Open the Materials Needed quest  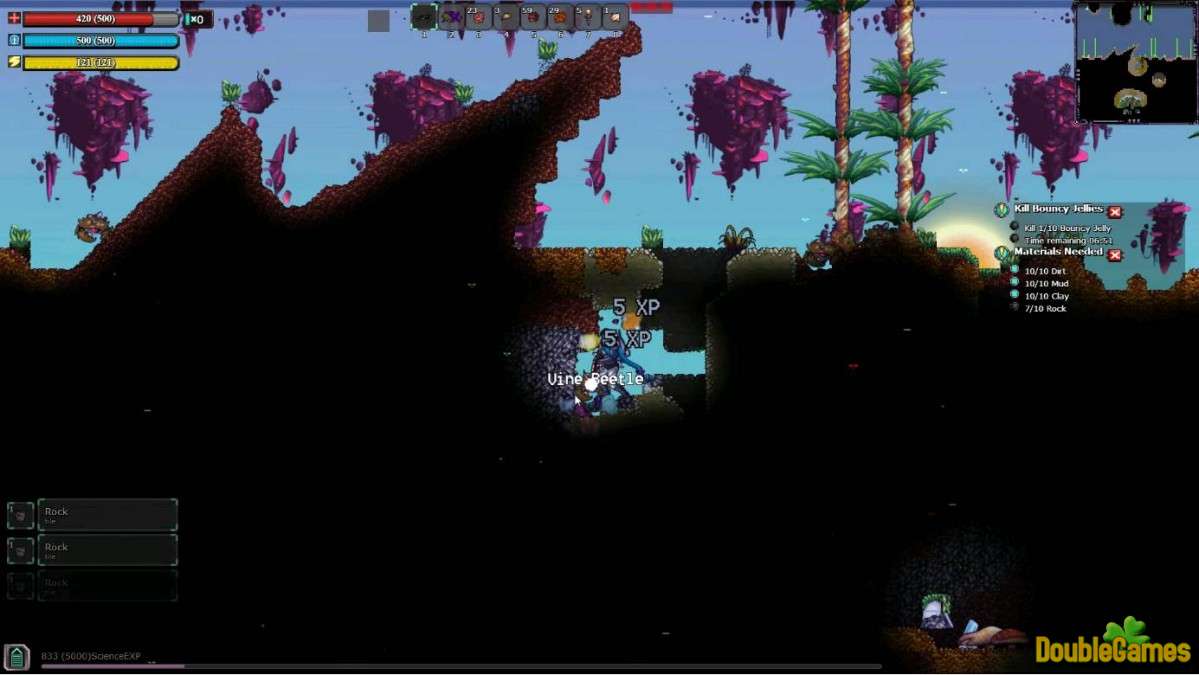[1058, 252]
